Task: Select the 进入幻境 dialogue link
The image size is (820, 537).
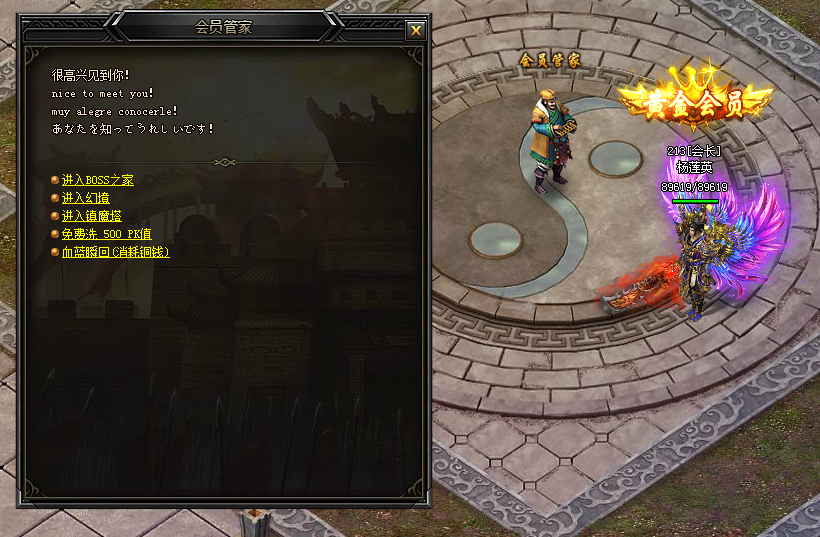Action: tap(86, 198)
